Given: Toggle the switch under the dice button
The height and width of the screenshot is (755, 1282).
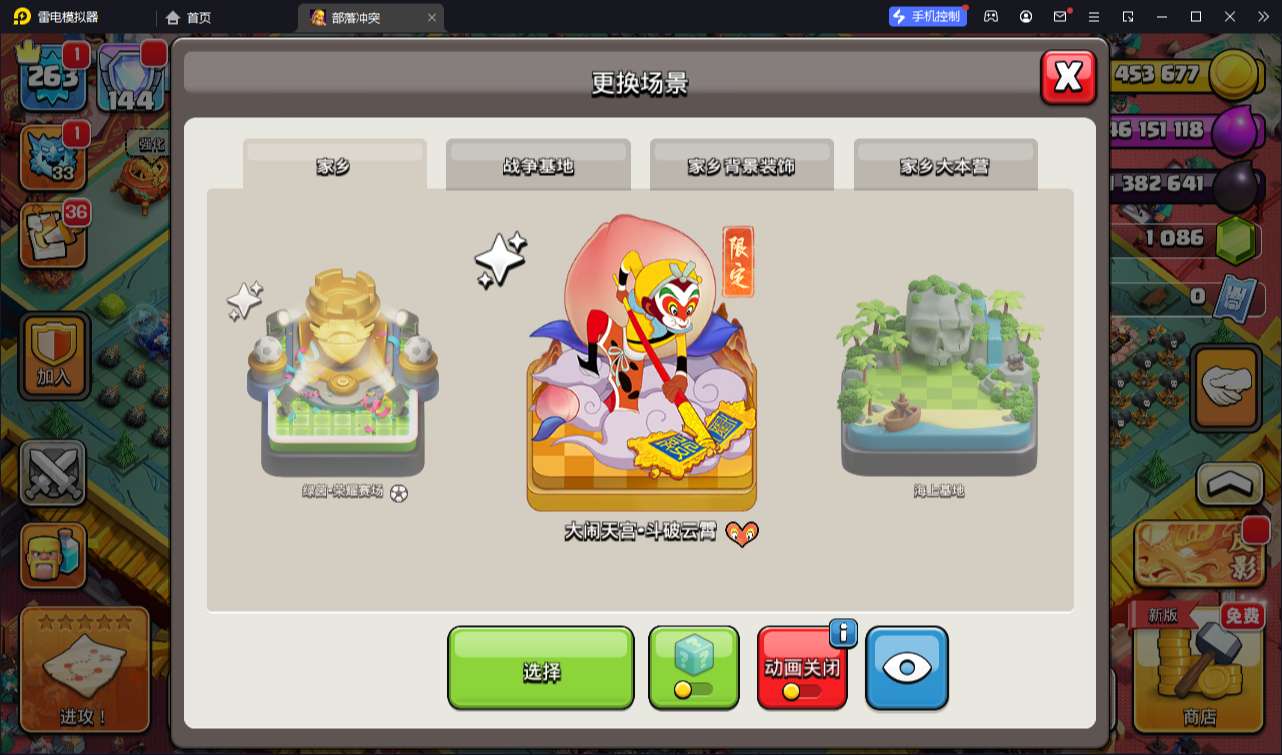Looking at the screenshot, I should [693, 689].
